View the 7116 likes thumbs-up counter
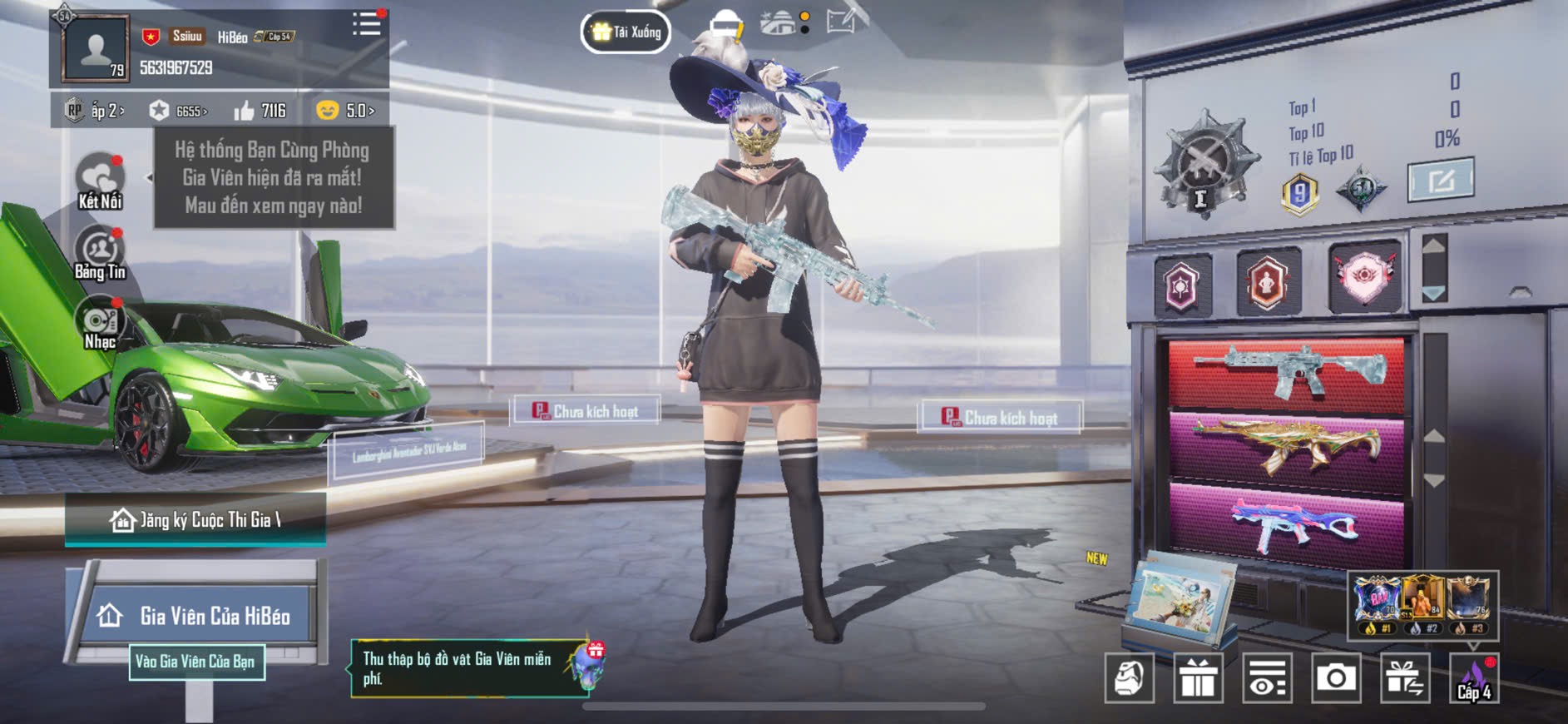Screen dimensions: 1568x724 pos(260,111)
